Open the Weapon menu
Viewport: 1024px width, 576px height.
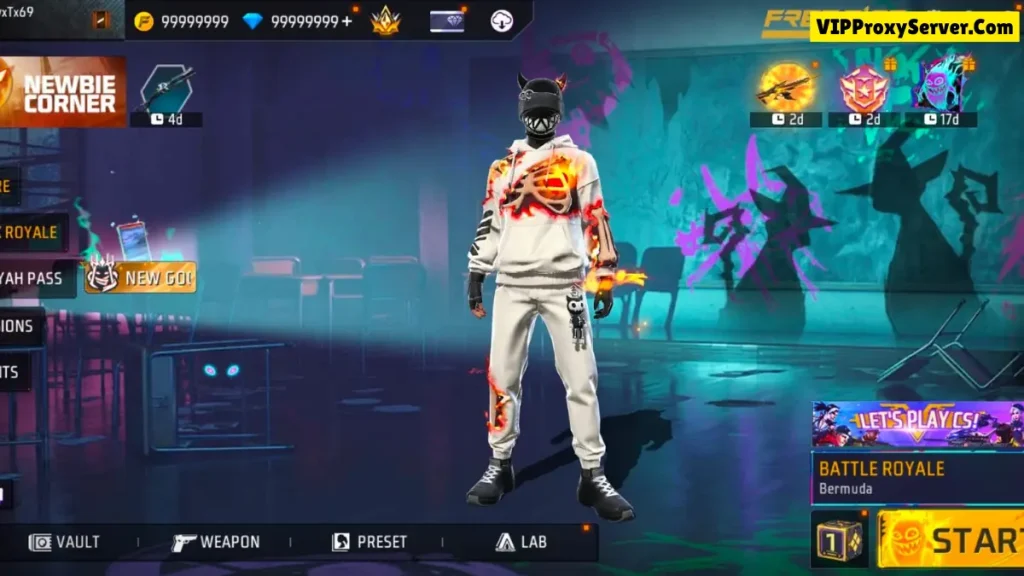[216, 542]
